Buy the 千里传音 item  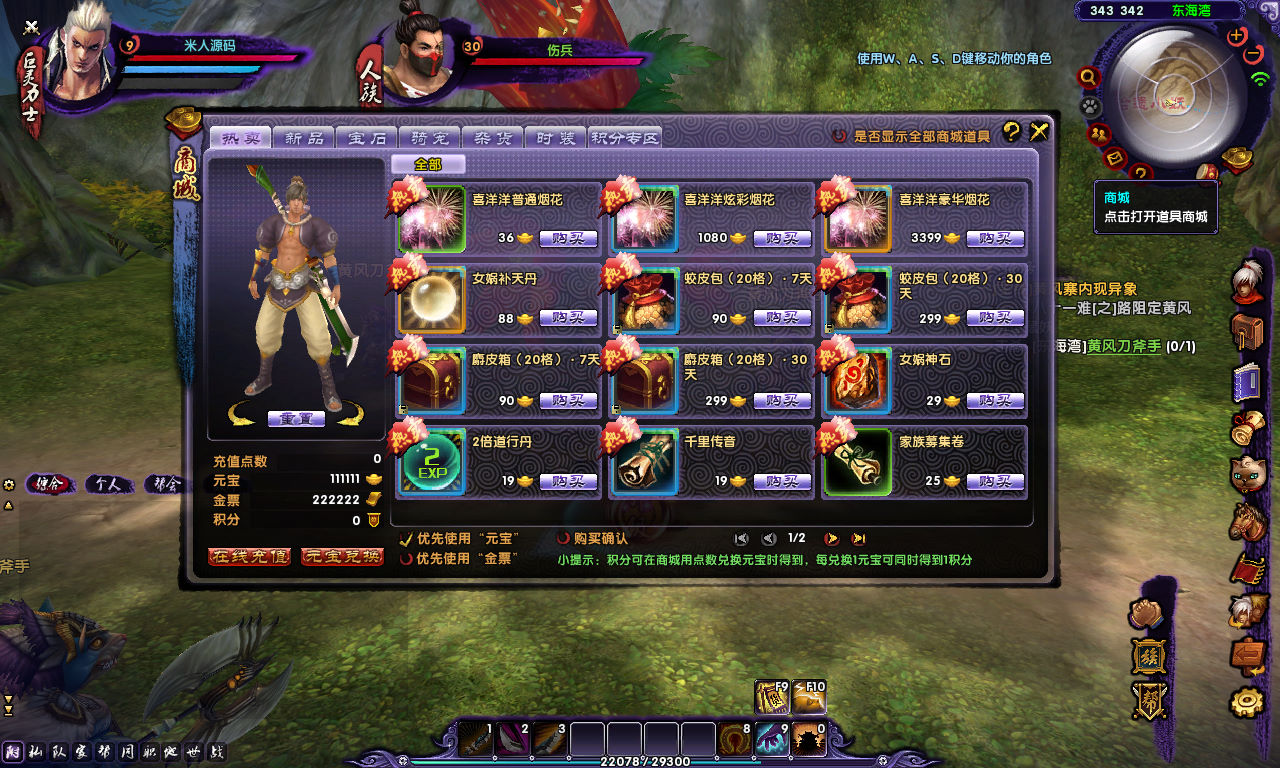point(782,481)
